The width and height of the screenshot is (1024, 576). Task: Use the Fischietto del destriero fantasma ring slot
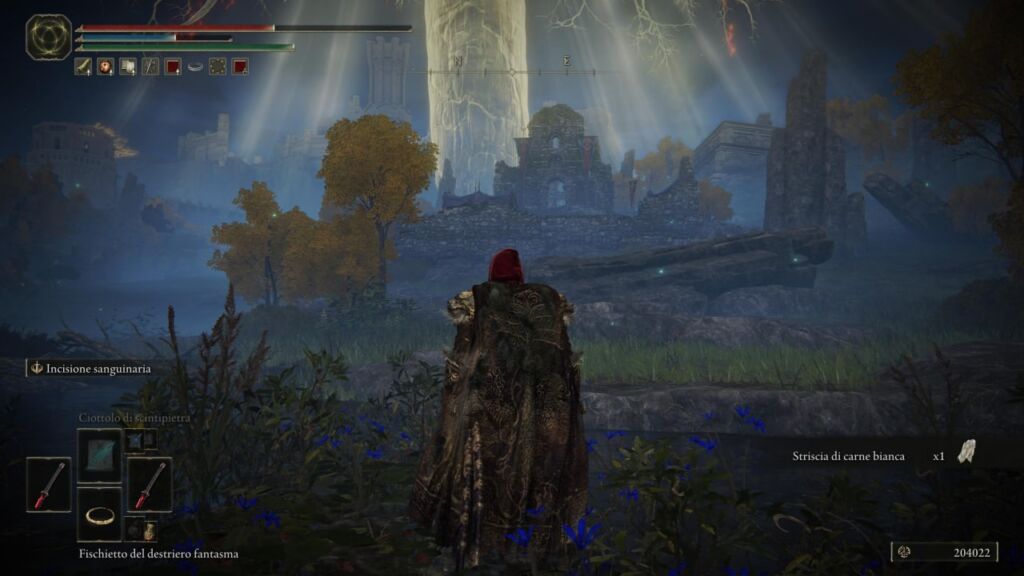(x=99, y=515)
